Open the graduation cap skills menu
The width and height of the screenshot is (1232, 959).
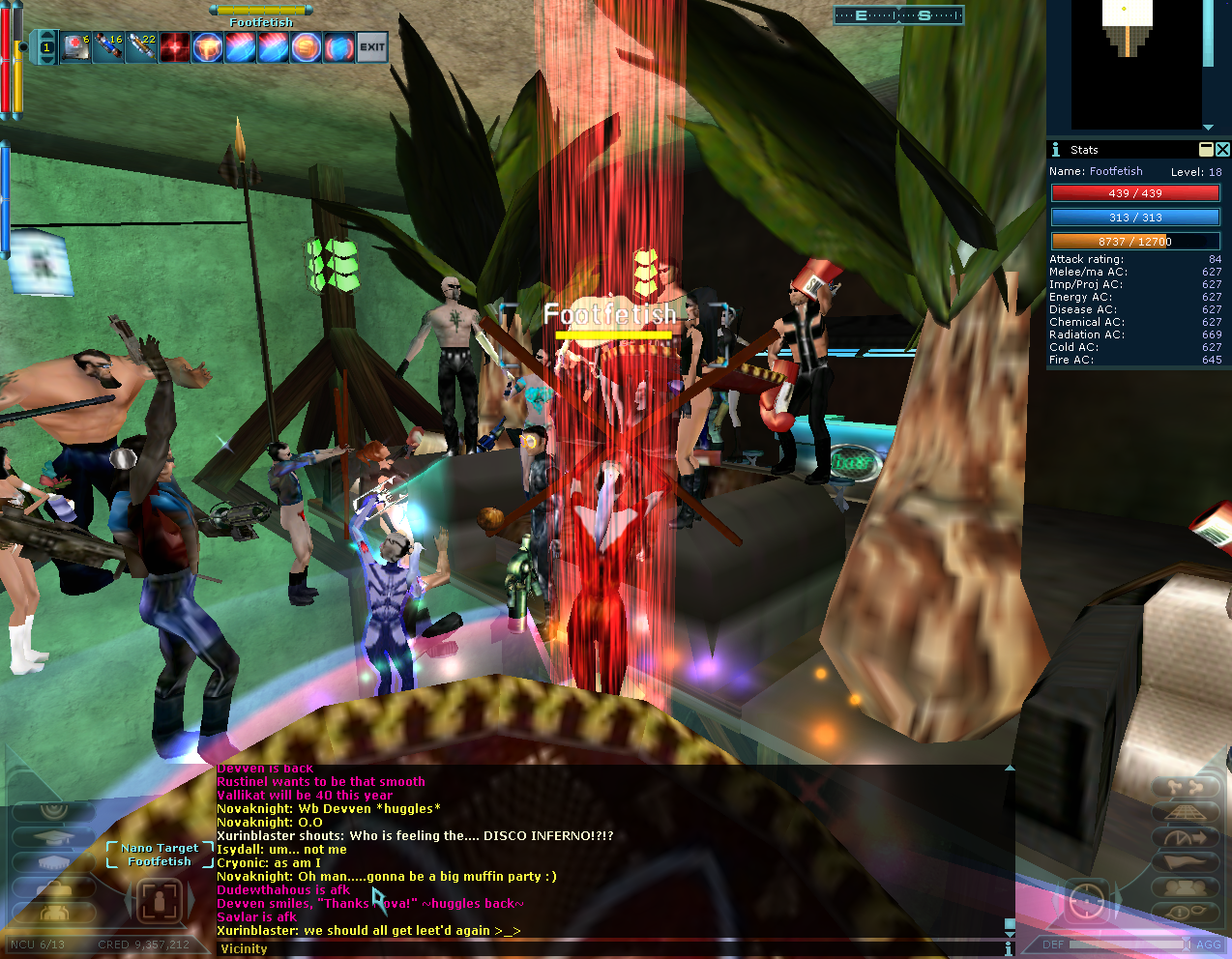tap(54, 837)
